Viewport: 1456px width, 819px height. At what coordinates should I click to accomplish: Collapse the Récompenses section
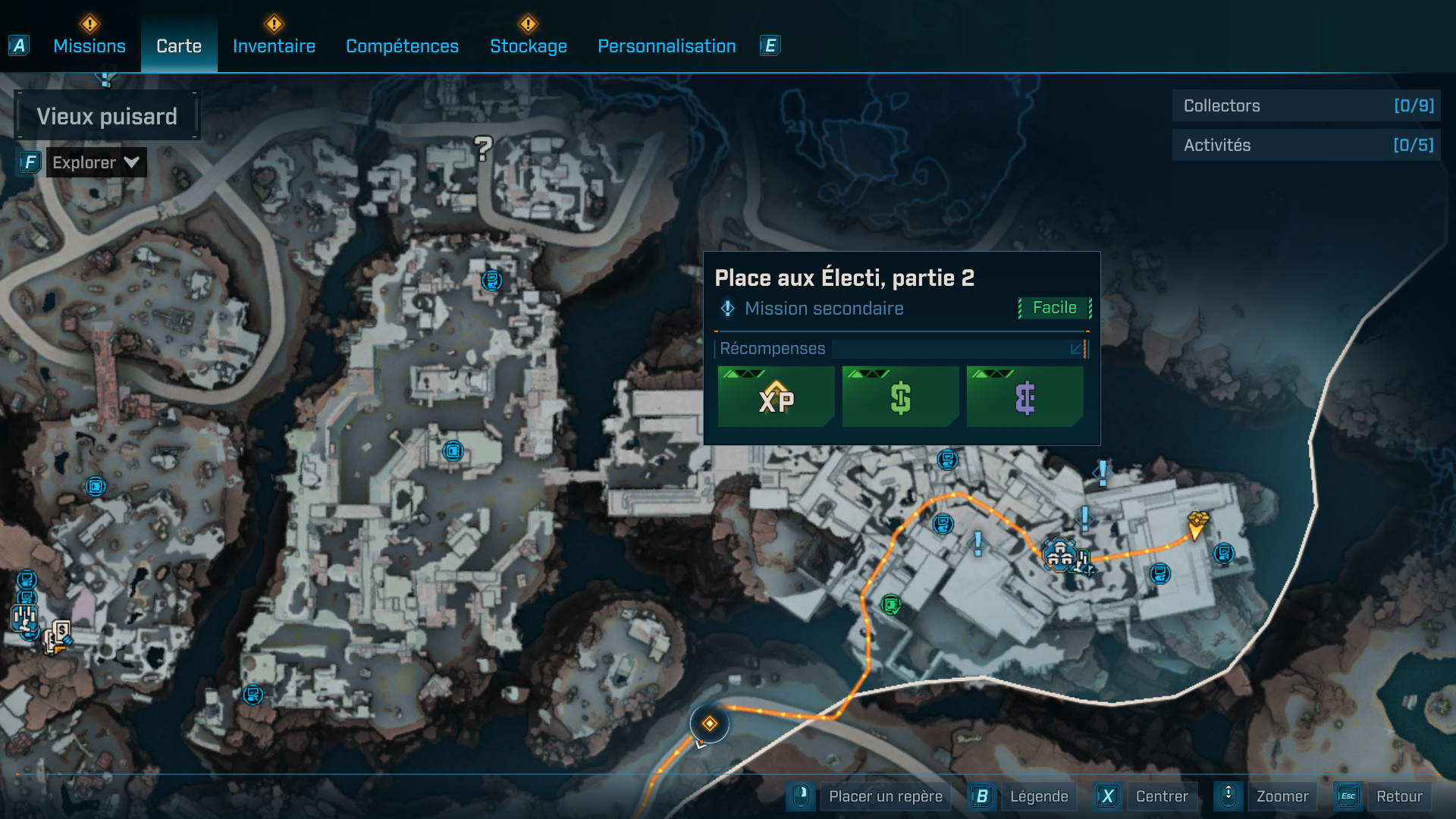tap(1076, 349)
